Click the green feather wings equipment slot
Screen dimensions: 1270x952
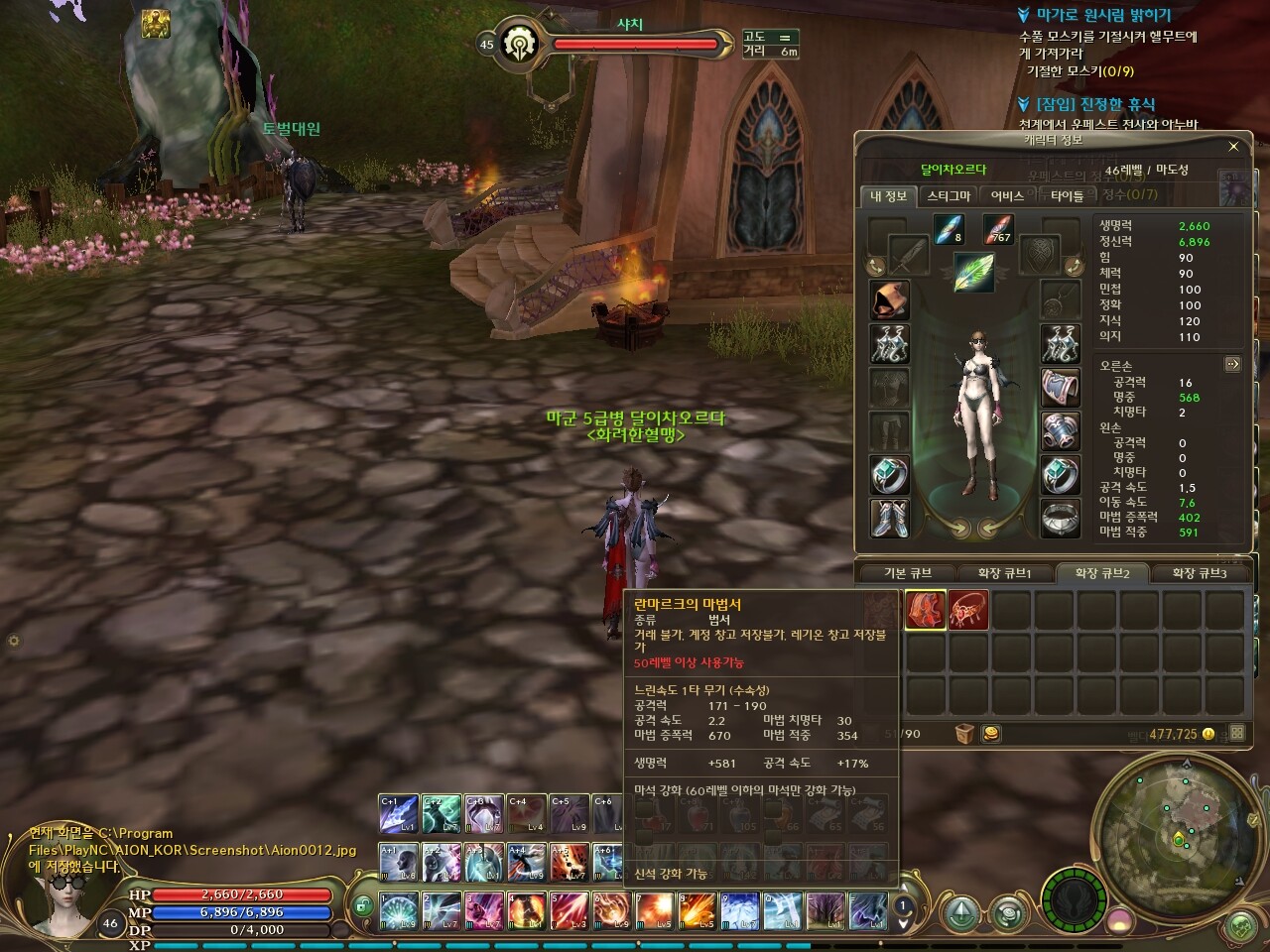tap(974, 272)
